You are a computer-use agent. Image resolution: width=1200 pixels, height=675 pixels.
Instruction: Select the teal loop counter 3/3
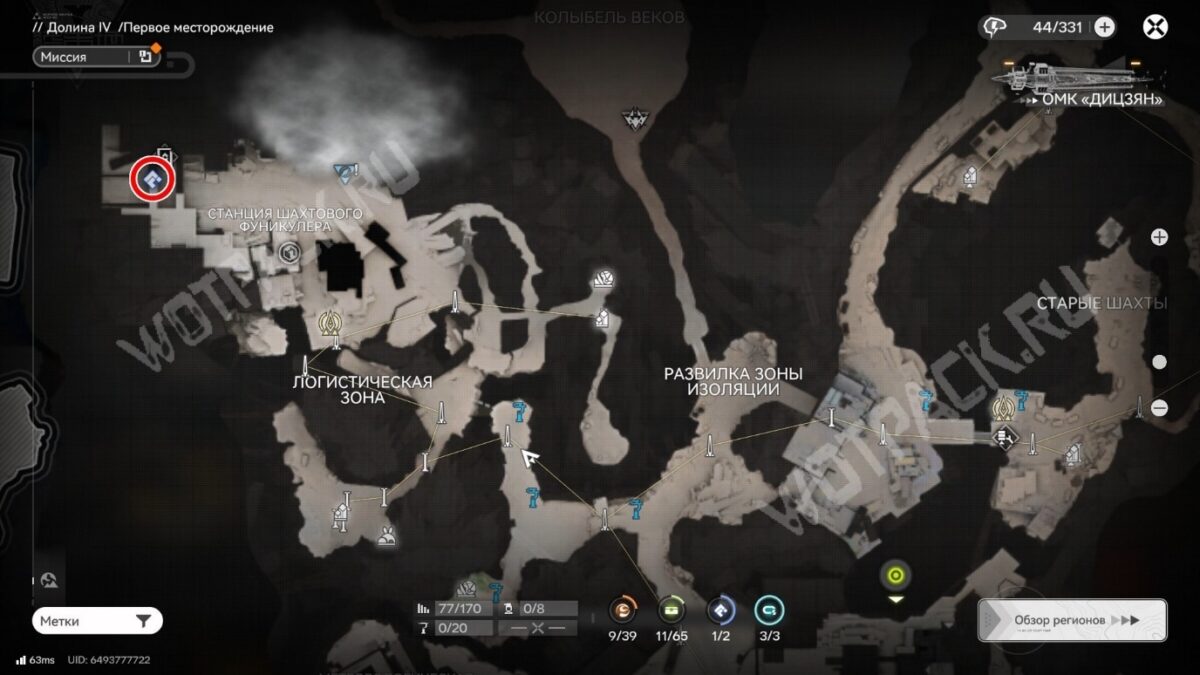tap(768, 609)
